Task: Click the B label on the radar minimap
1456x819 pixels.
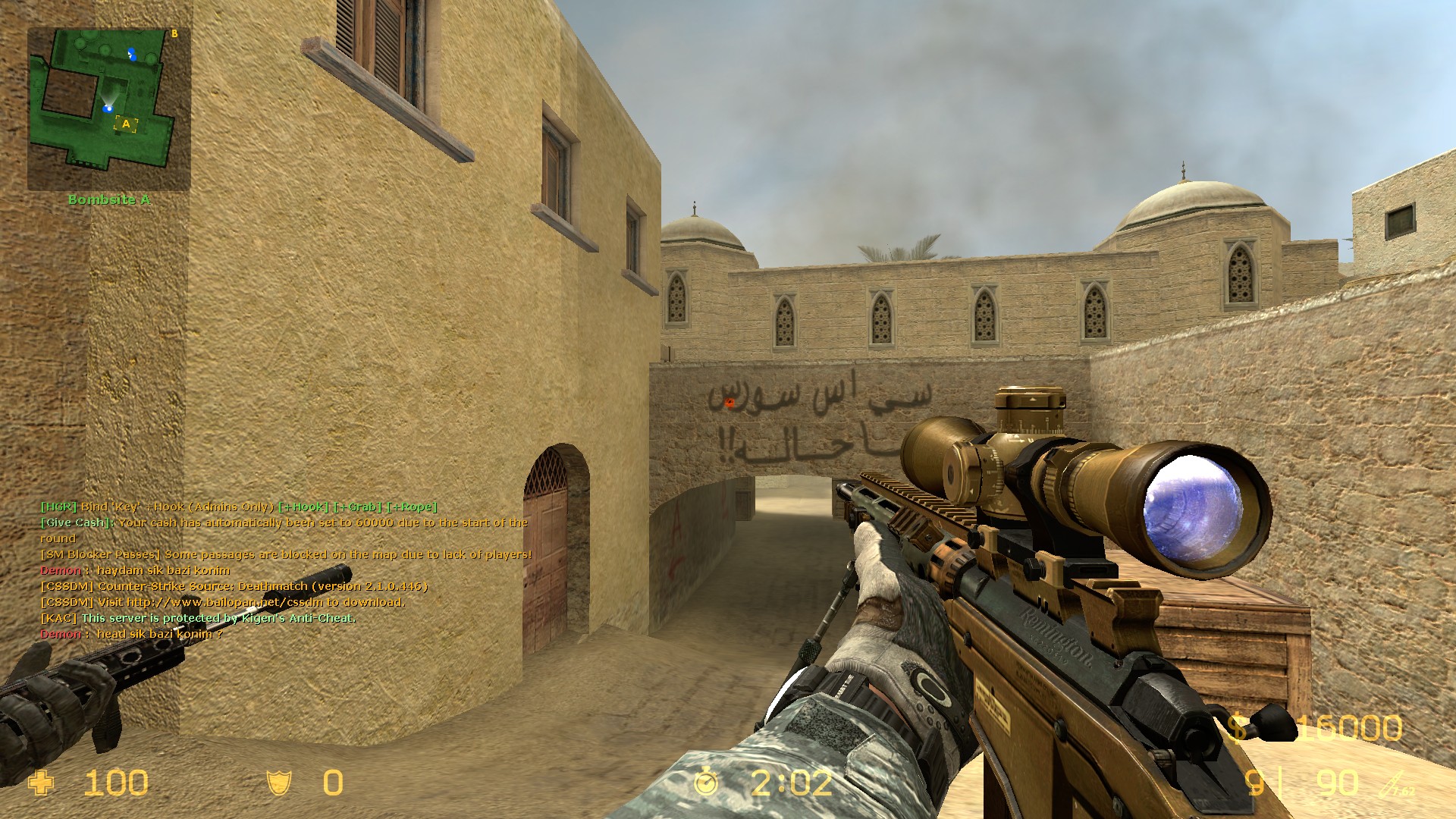Action: tap(173, 33)
